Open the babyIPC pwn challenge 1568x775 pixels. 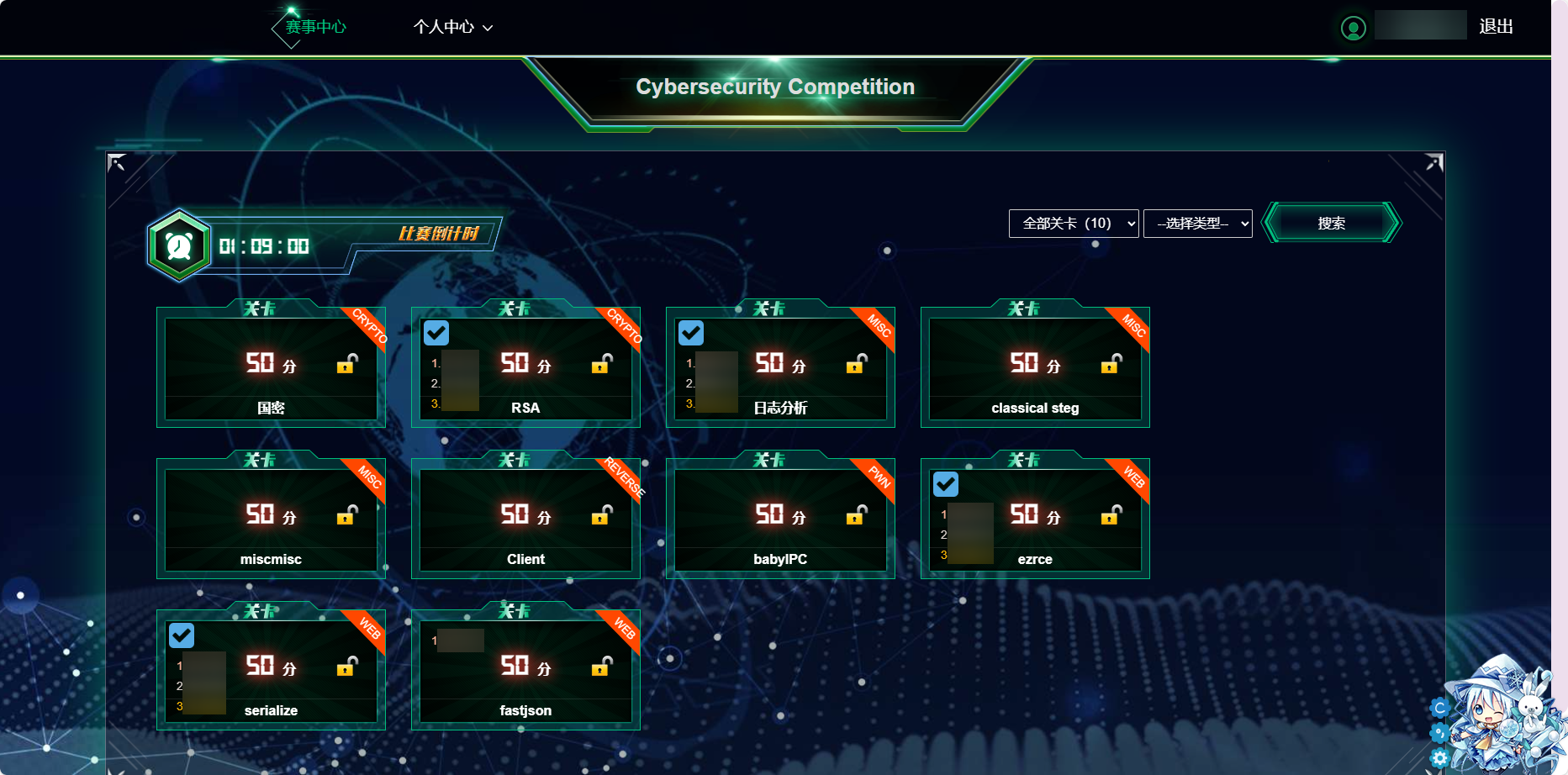780,519
